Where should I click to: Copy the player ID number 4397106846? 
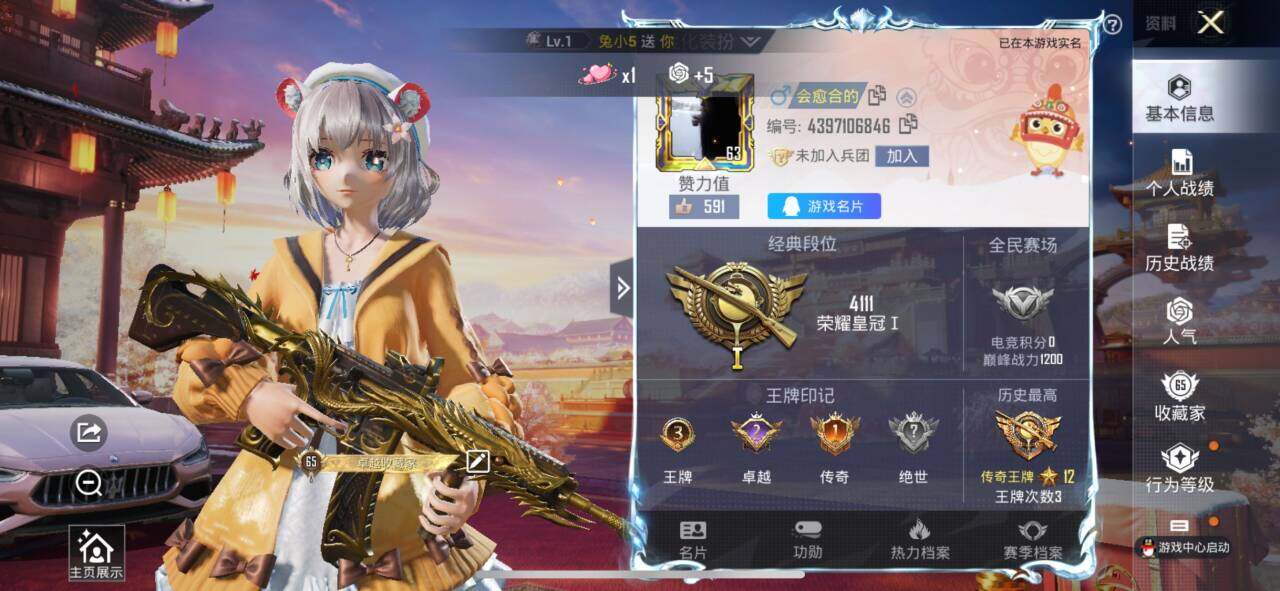(909, 125)
